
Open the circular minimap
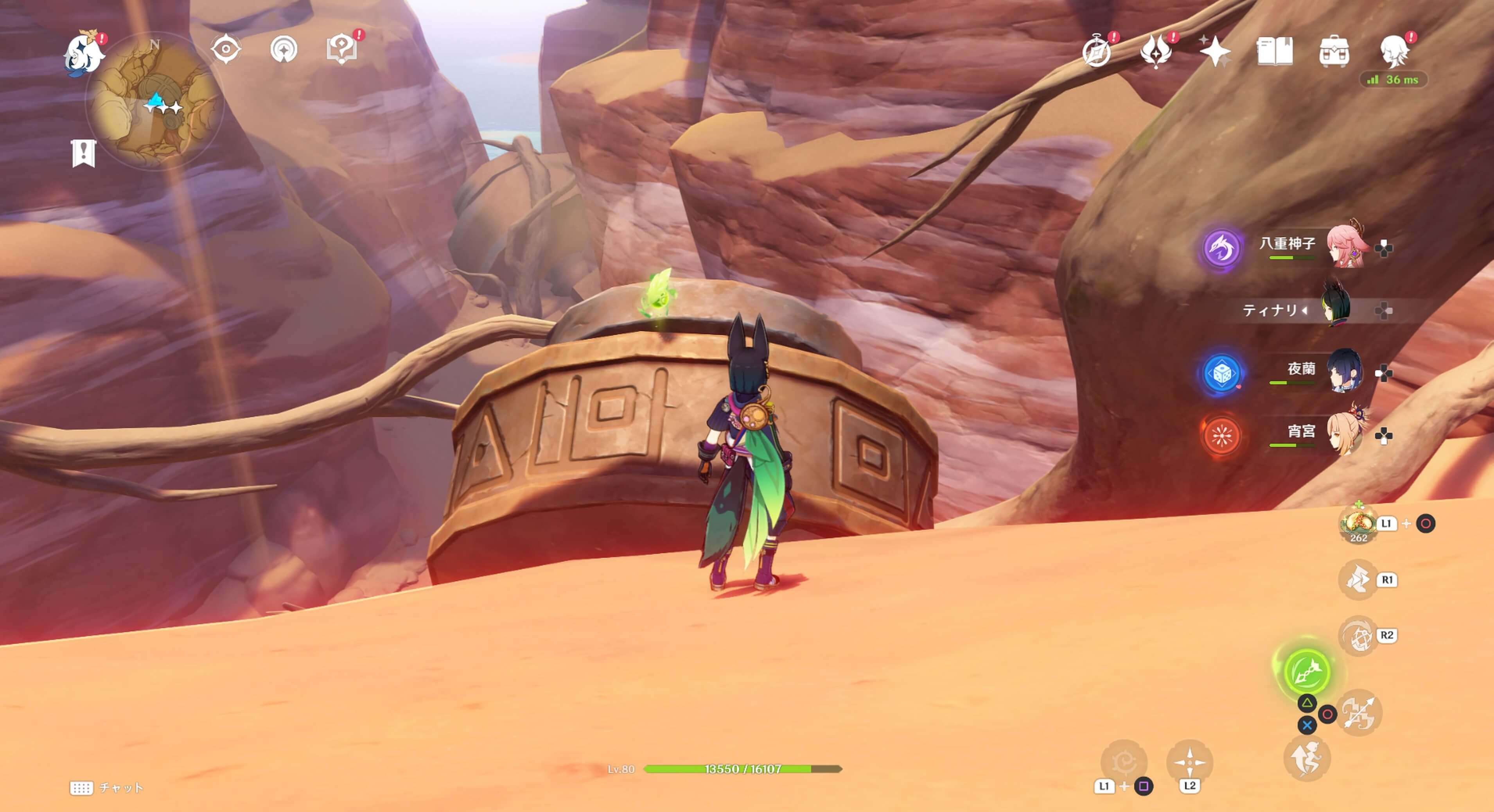pos(155,101)
